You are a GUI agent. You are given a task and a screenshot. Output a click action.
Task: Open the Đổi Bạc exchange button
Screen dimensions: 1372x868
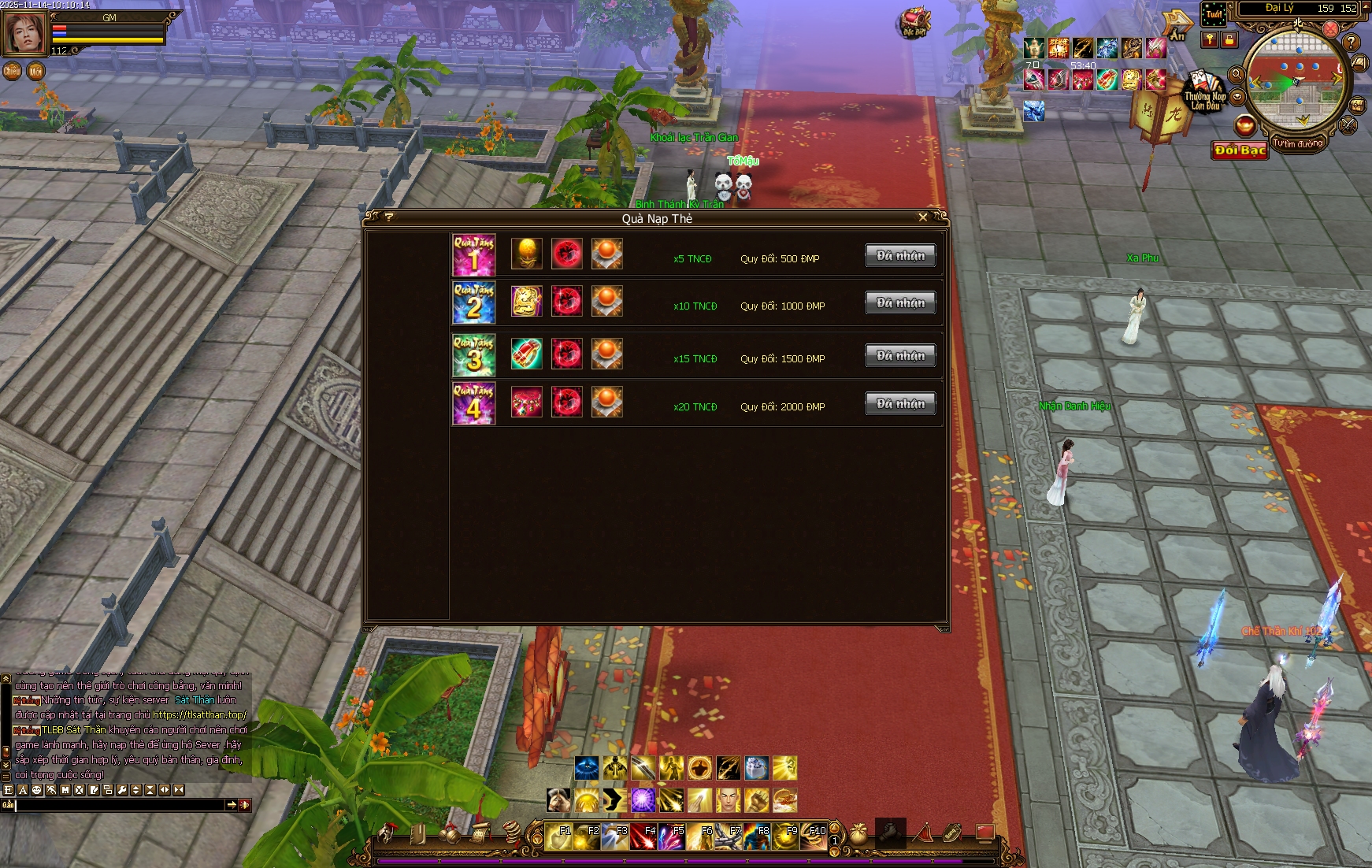pyautogui.click(x=1240, y=150)
